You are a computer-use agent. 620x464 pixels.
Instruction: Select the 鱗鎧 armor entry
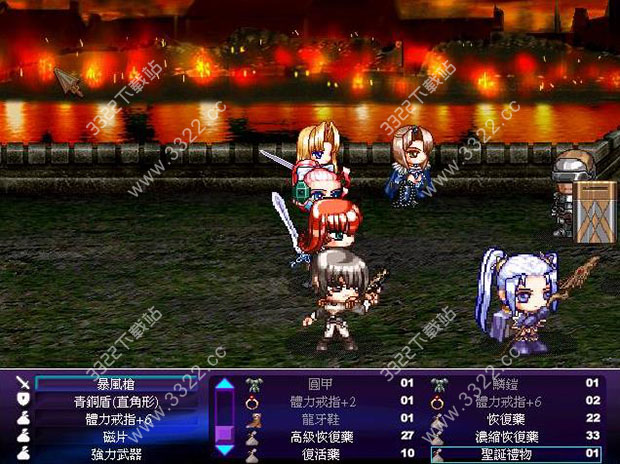tap(509, 383)
